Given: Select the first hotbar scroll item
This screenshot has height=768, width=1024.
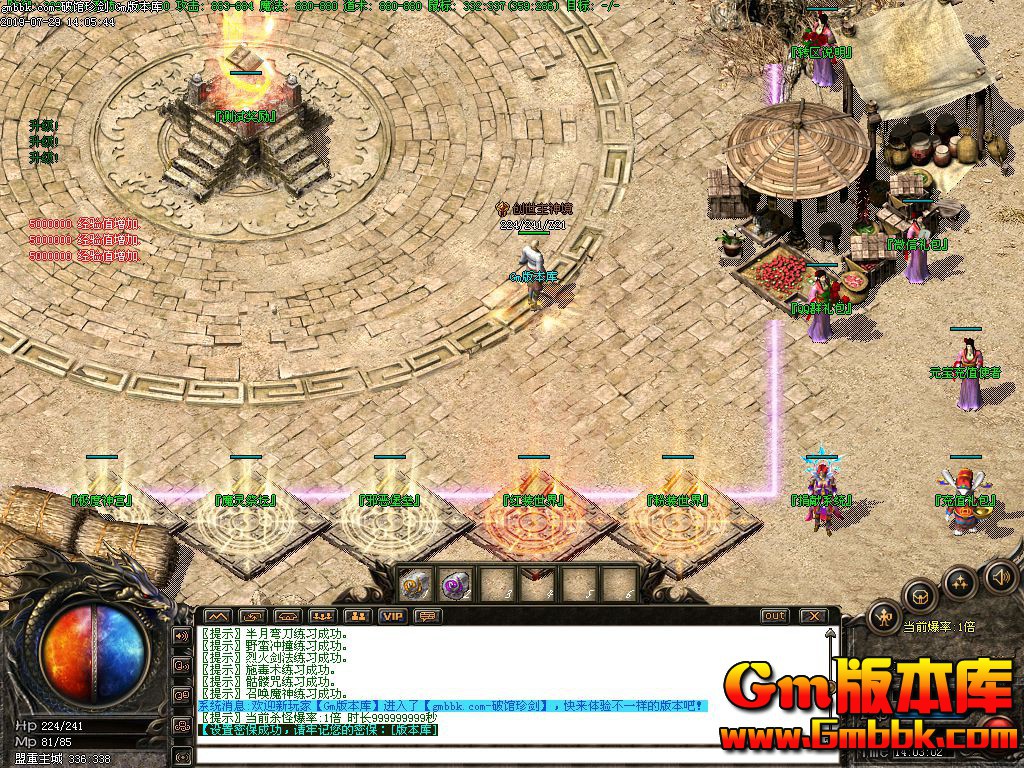Looking at the screenshot, I should click(x=416, y=583).
